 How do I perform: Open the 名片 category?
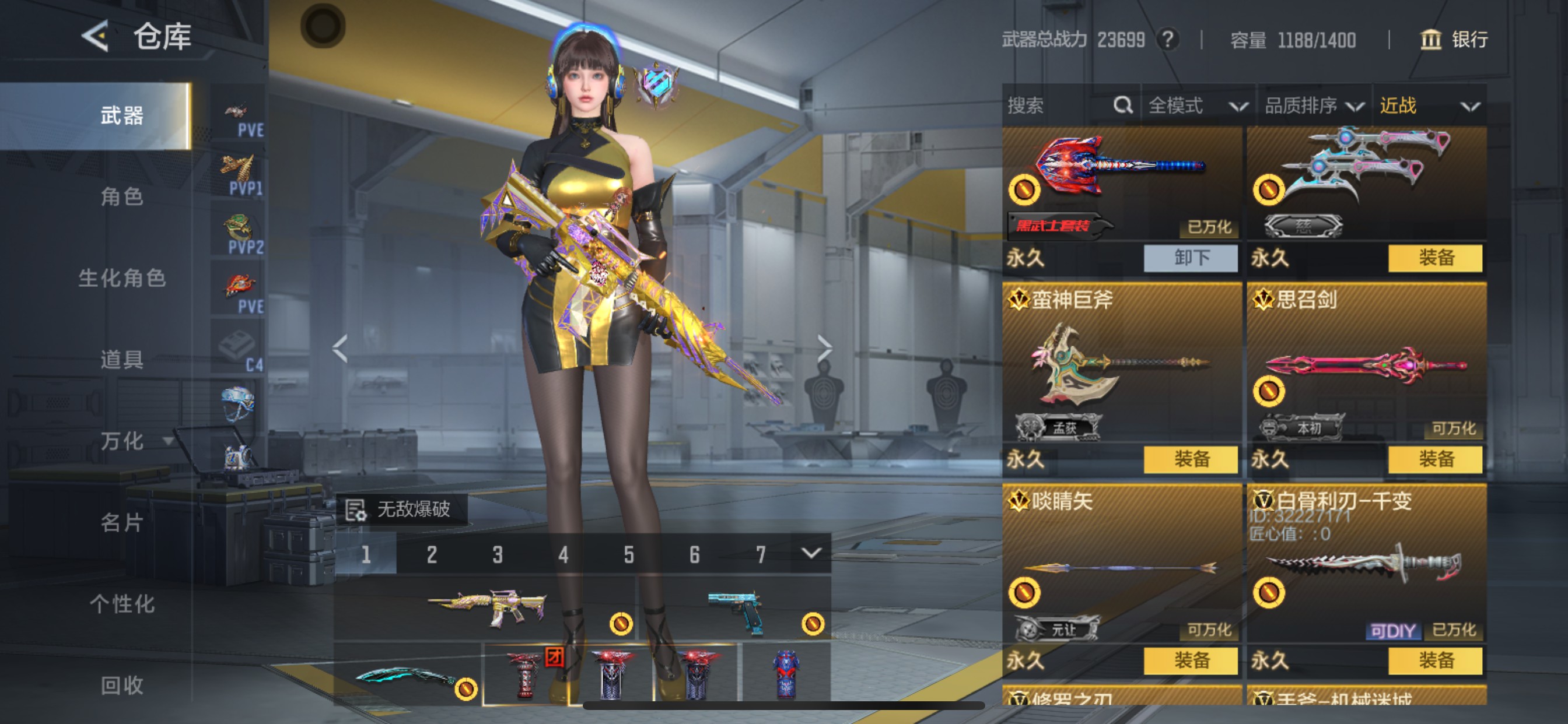coord(122,522)
